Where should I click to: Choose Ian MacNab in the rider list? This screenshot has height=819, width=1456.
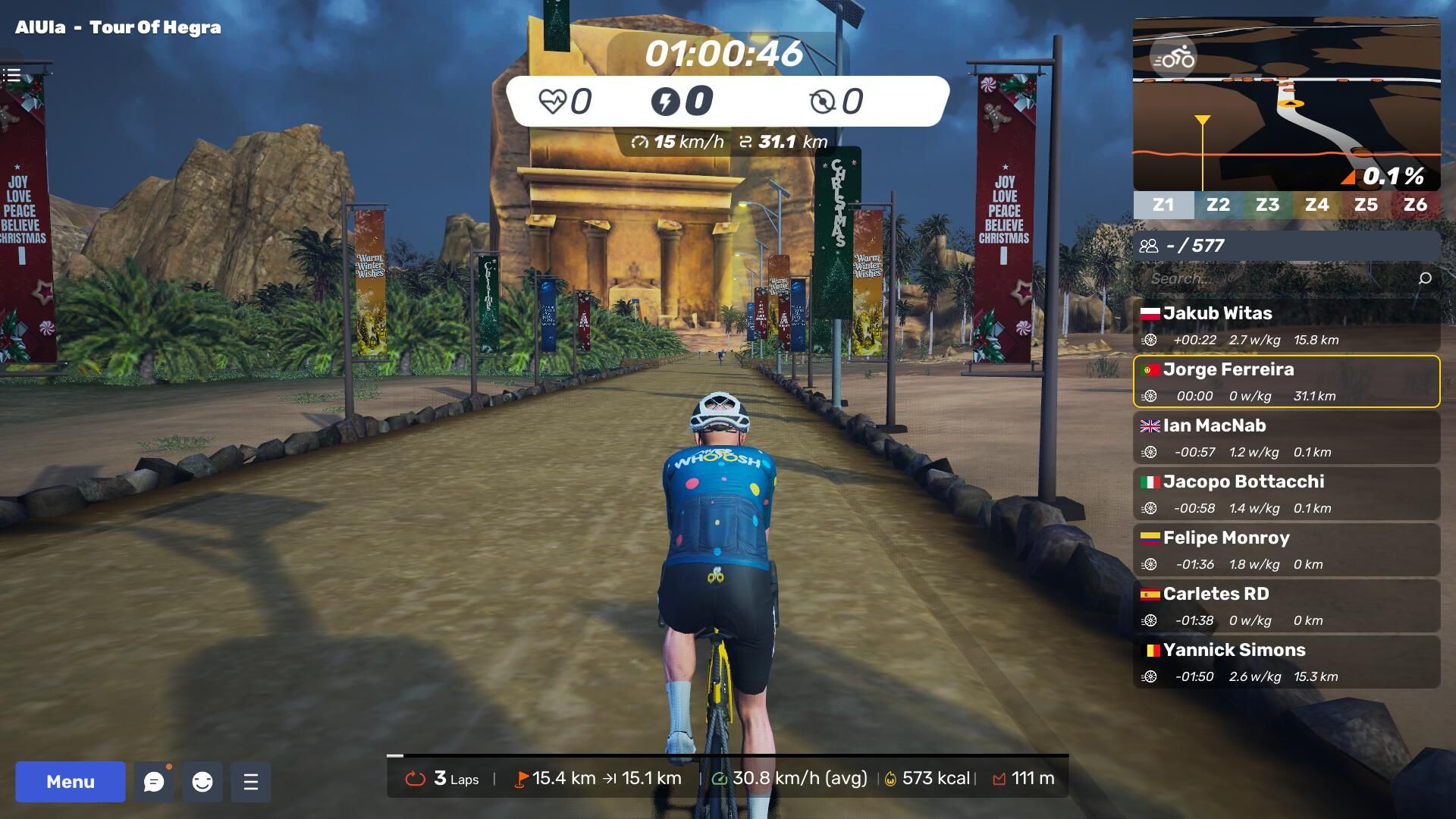pos(1286,438)
